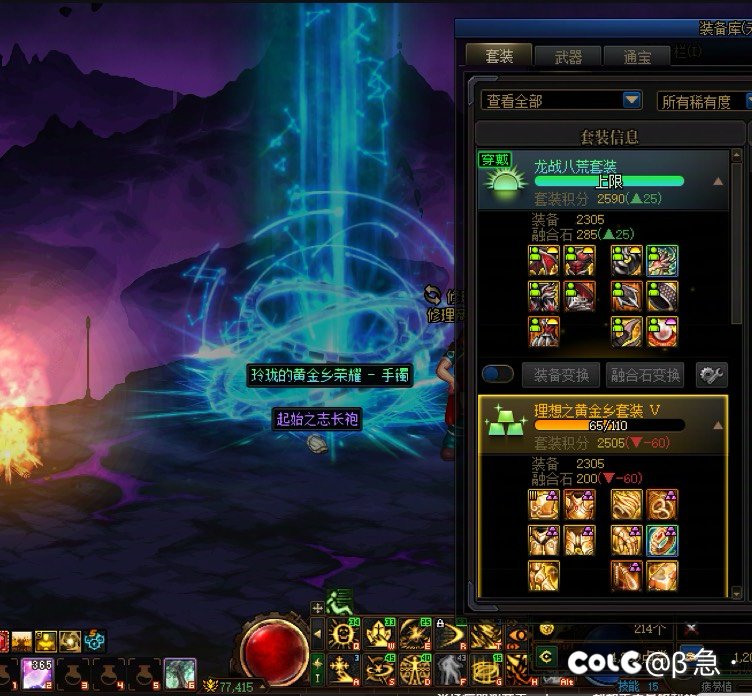752x696 pixels.
Task: Collapse the 龙战八荒套装 set arrow
Action: point(718,182)
